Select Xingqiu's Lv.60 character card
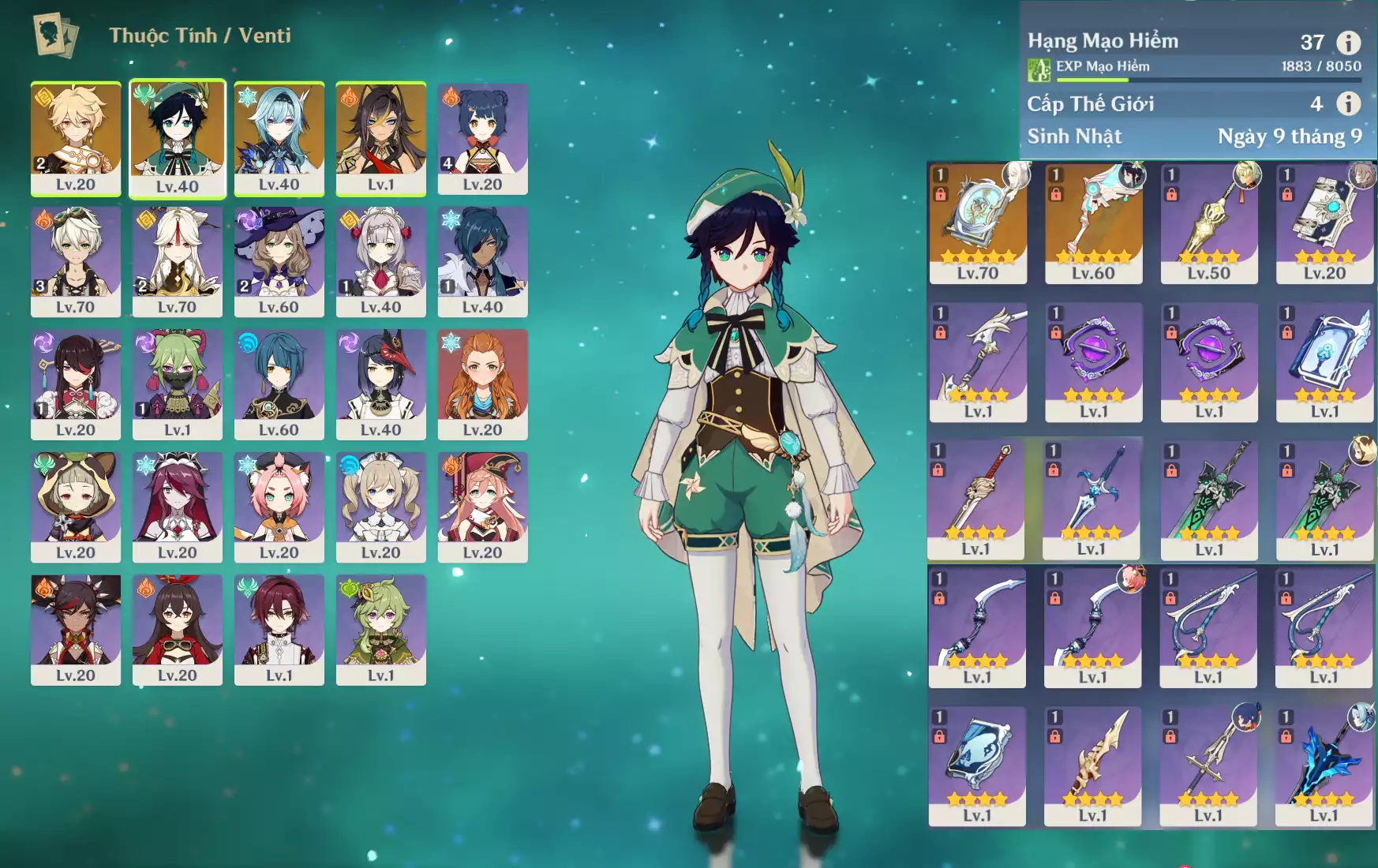 click(279, 384)
